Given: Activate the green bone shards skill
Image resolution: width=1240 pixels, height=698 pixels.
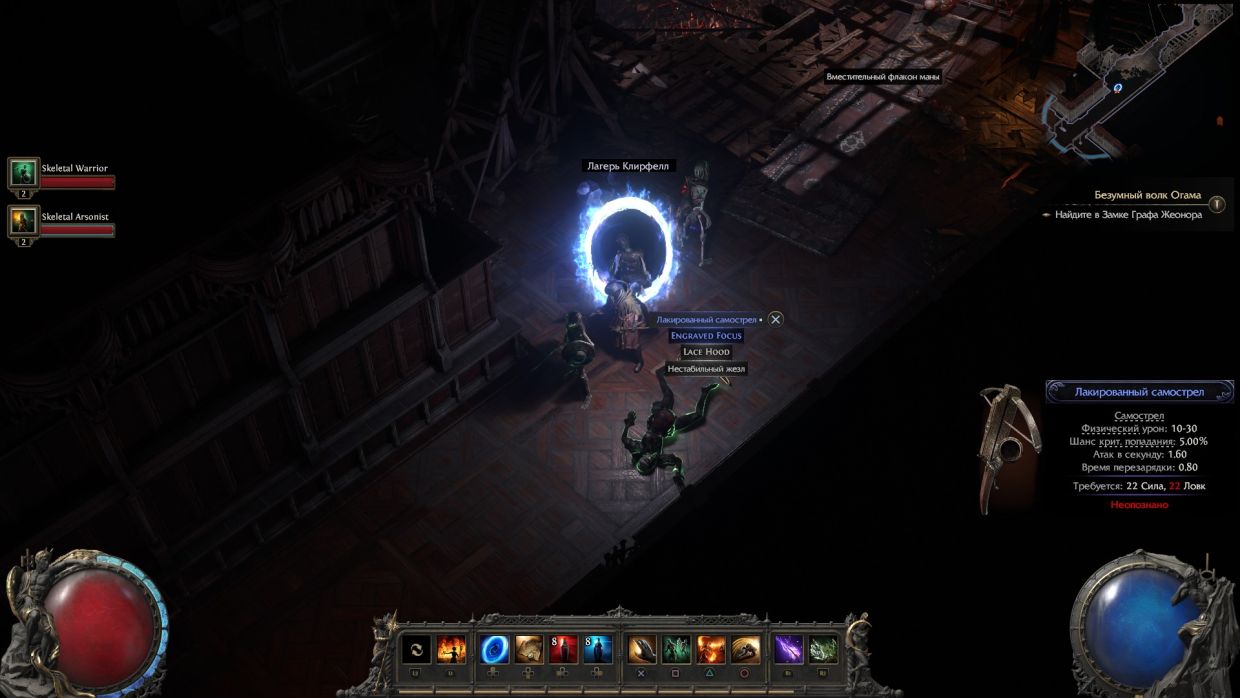Looking at the screenshot, I should pos(823,650).
